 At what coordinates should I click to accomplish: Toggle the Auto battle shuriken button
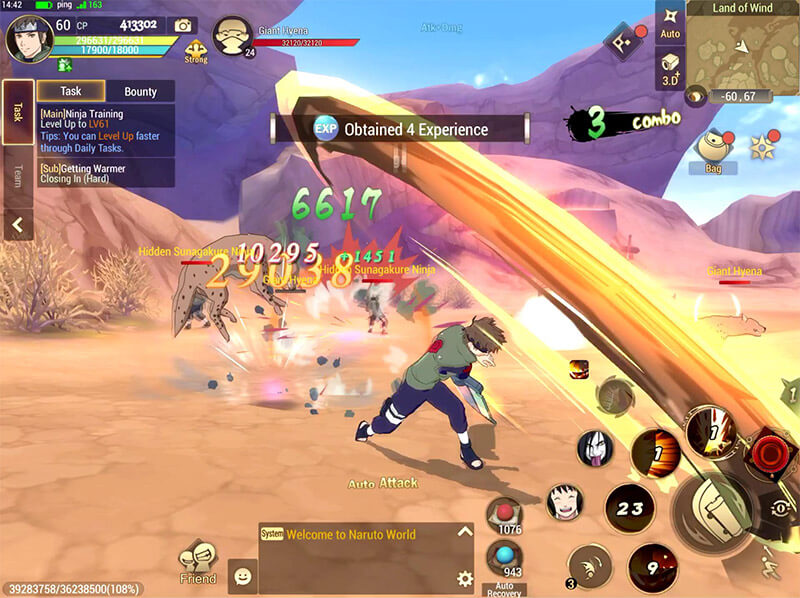(670, 22)
